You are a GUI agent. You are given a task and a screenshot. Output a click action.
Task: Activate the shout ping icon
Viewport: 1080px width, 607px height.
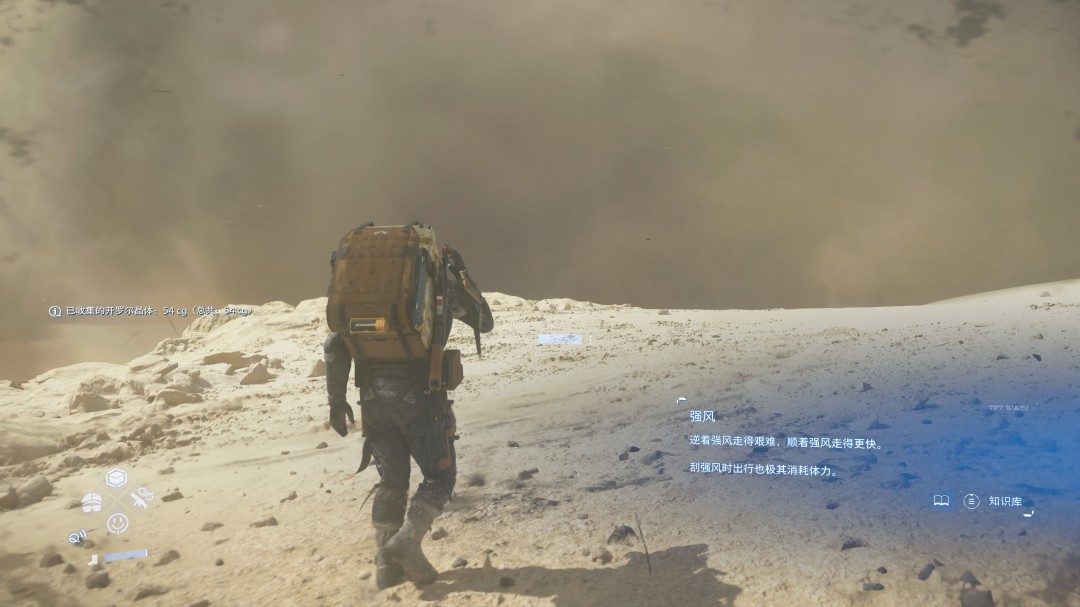click(77, 537)
